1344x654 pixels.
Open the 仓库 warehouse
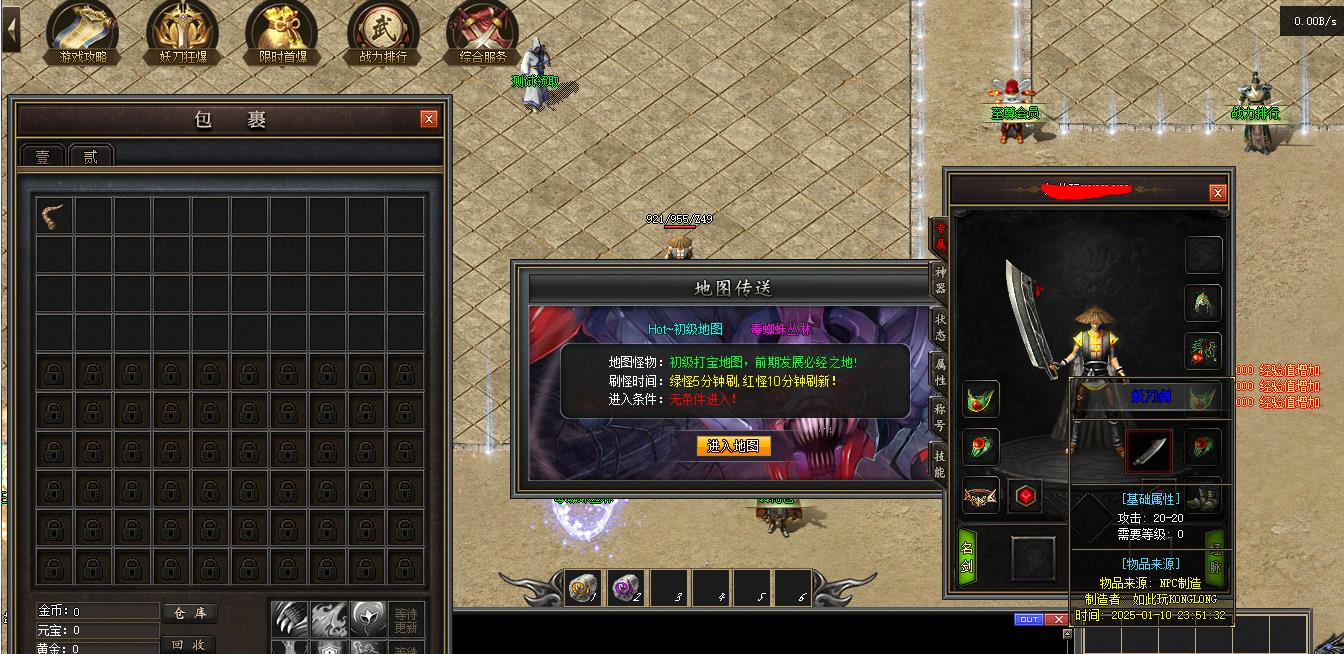pos(189,613)
